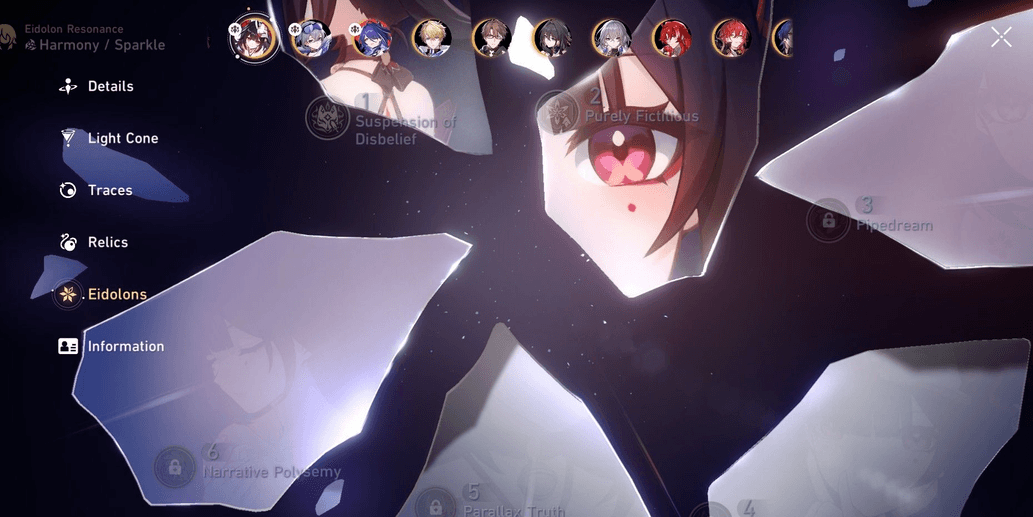Image resolution: width=1033 pixels, height=517 pixels.
Task: Open the character Information page
Action: click(x=125, y=347)
